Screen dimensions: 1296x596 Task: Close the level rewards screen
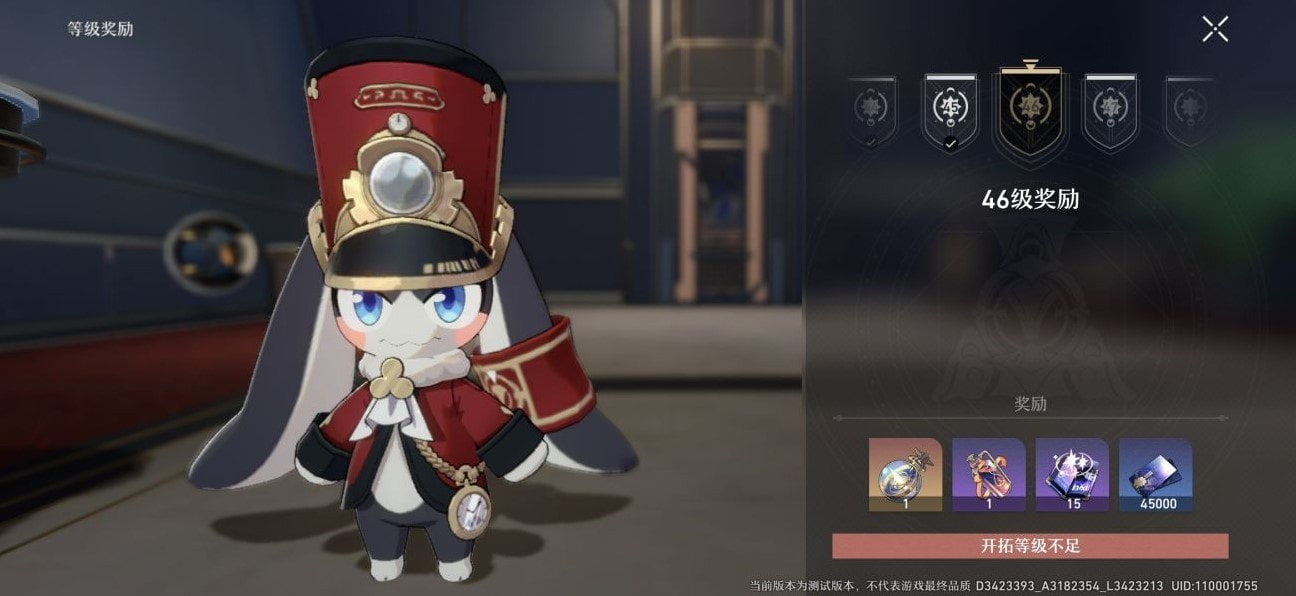[x=1215, y=29]
